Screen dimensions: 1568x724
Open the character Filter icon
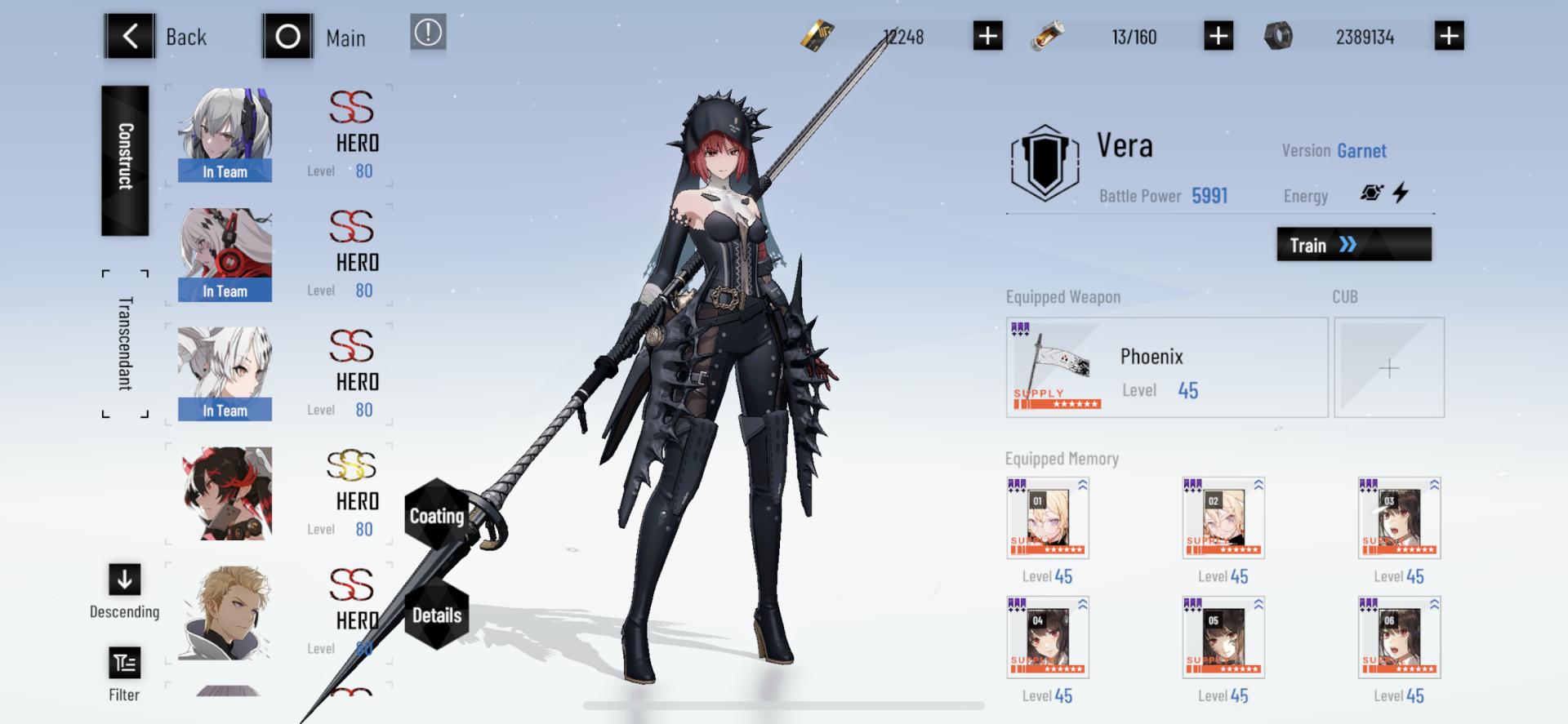pos(124,663)
